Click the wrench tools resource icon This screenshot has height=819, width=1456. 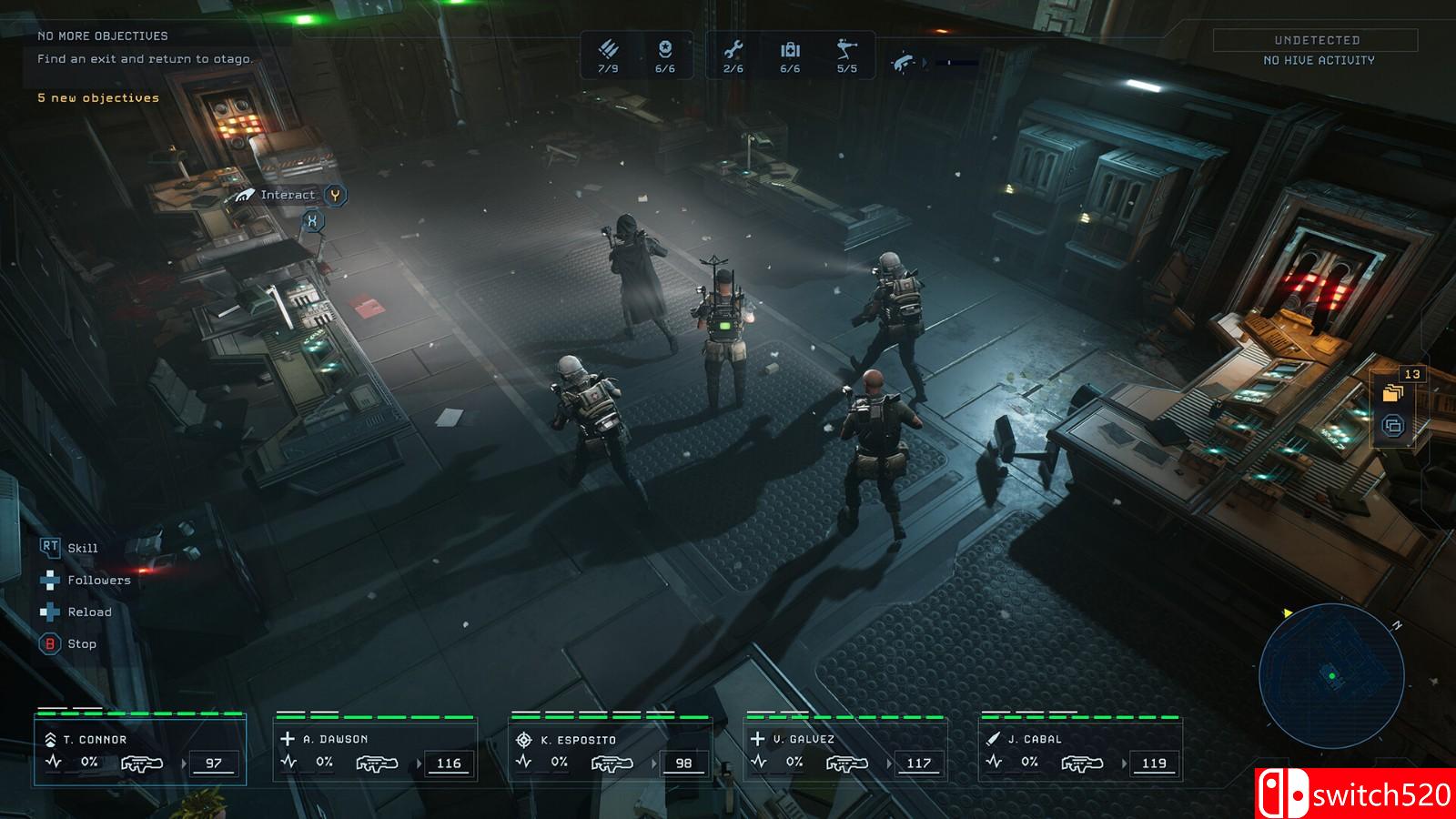click(733, 49)
